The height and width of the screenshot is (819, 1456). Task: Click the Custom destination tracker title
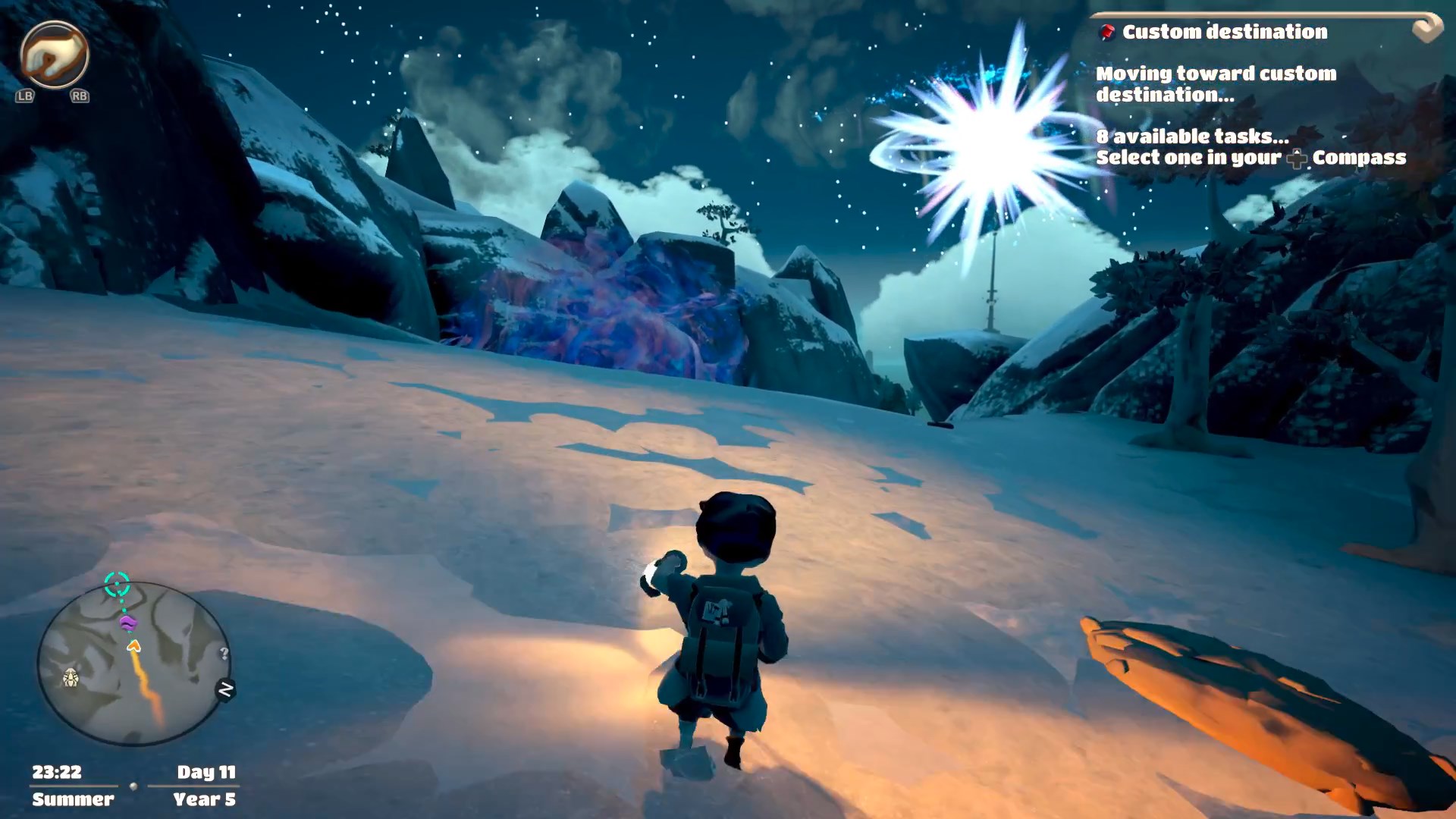[1224, 32]
